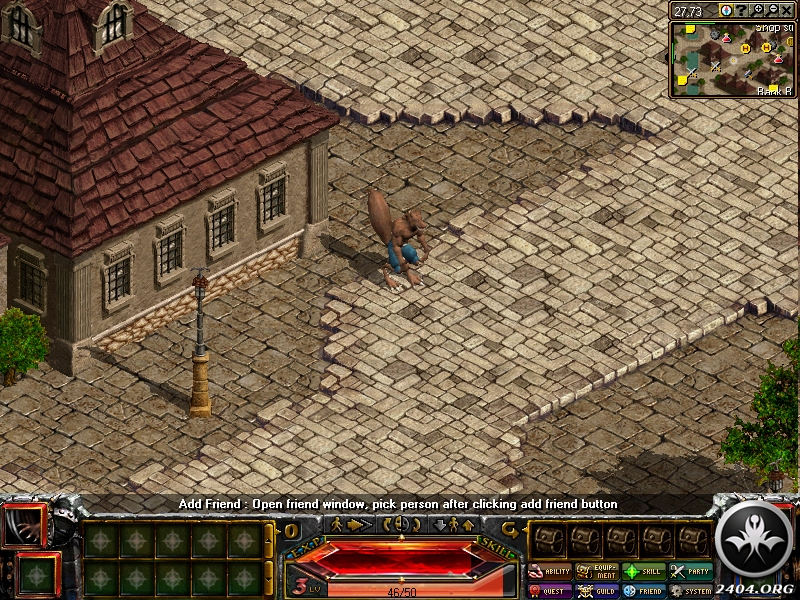
Task: Open the Ability panel
Action: point(549,572)
